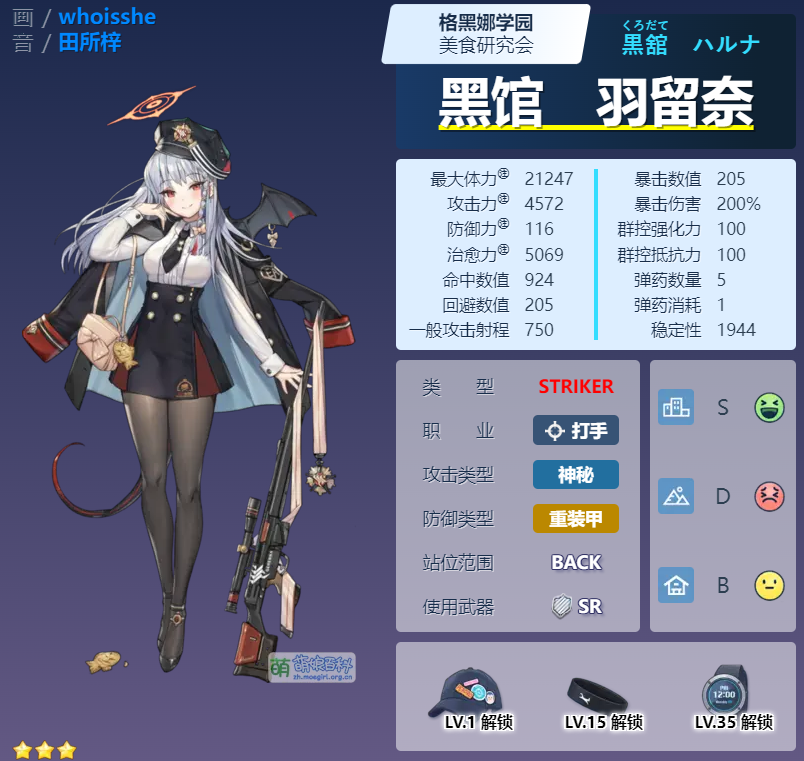
Task: Open the artist link whoisshe
Action: pyautogui.click(x=107, y=17)
